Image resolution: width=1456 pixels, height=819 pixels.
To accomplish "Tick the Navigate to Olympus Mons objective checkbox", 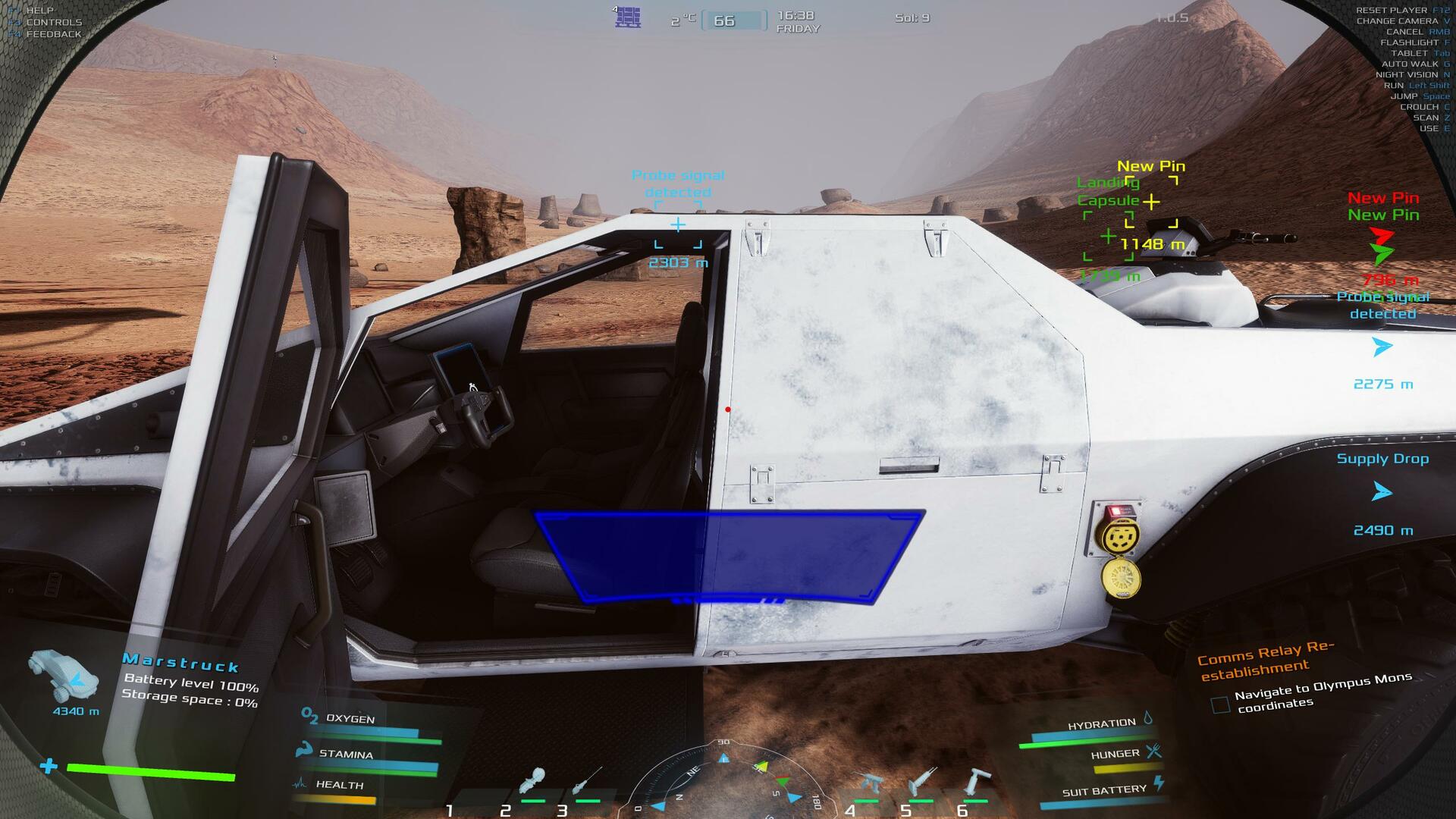I will tap(1220, 705).
